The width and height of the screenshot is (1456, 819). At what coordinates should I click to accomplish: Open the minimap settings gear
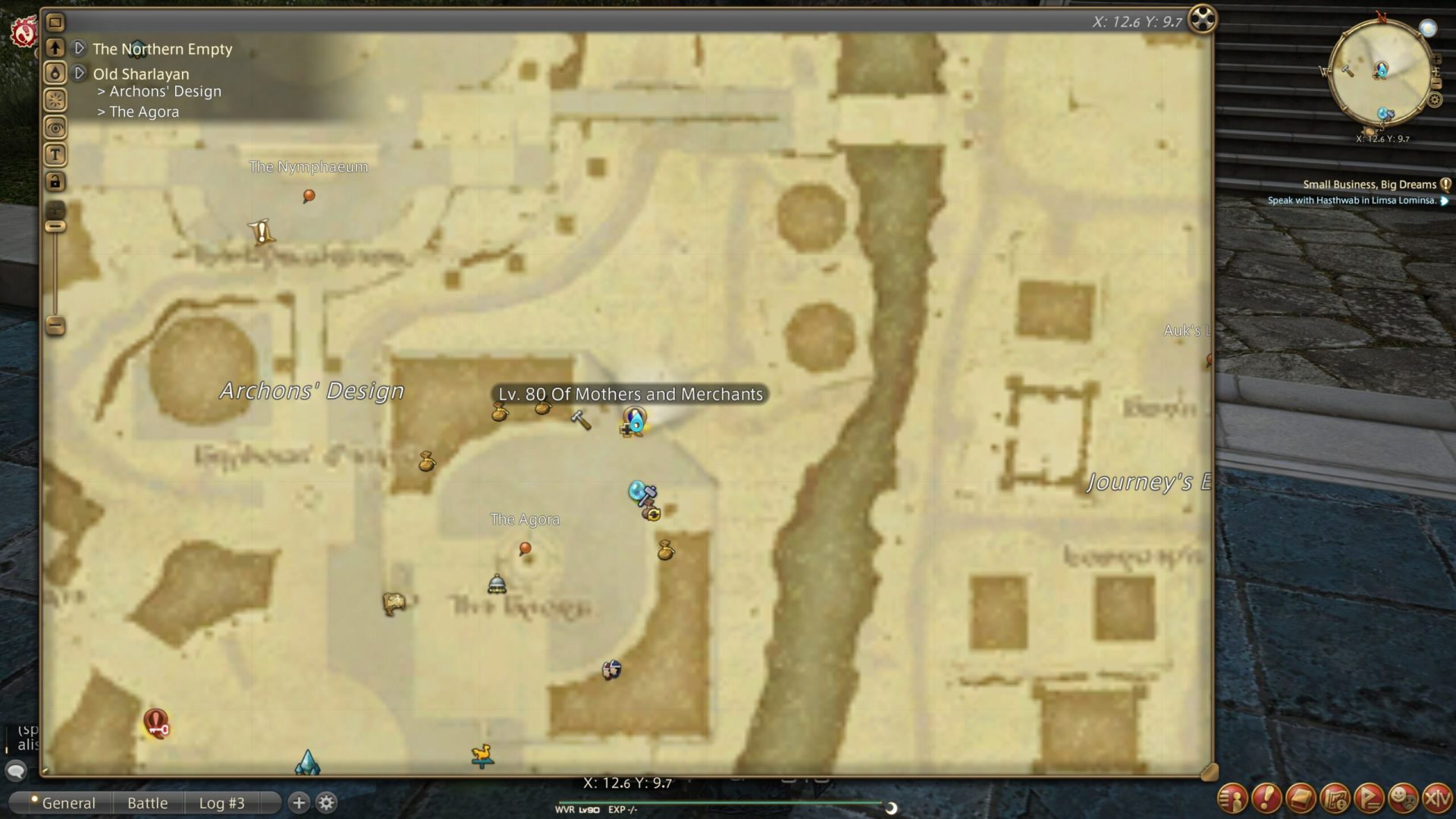coord(1435,99)
